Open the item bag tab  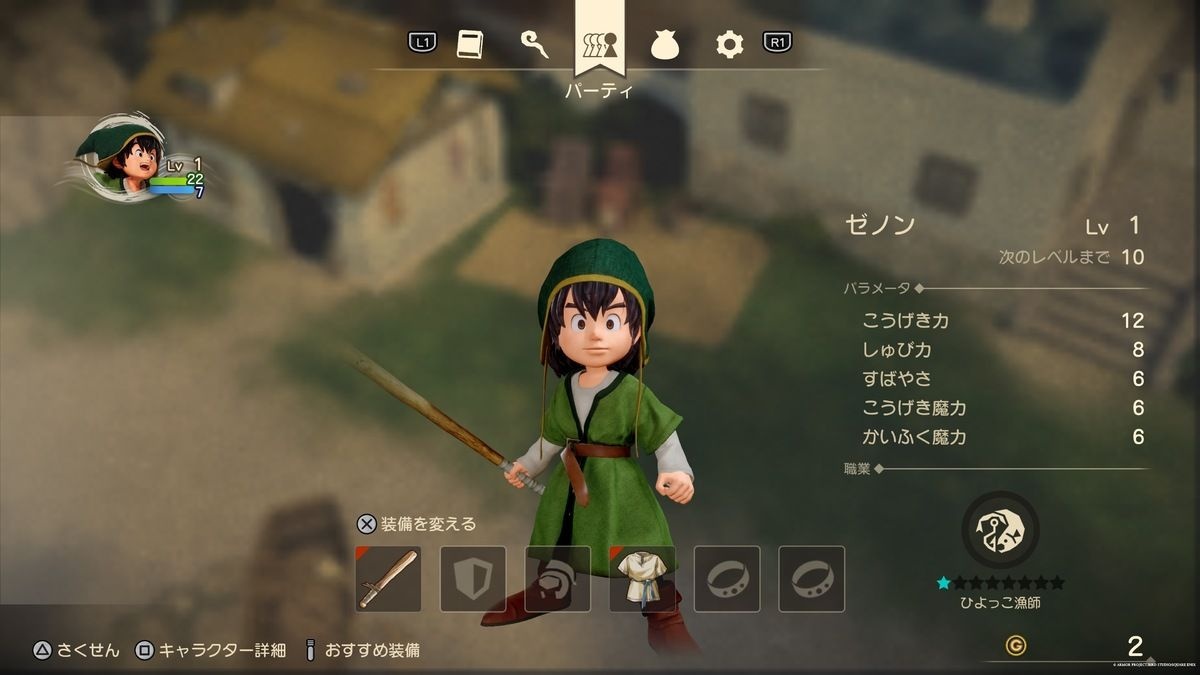[x=665, y=44]
